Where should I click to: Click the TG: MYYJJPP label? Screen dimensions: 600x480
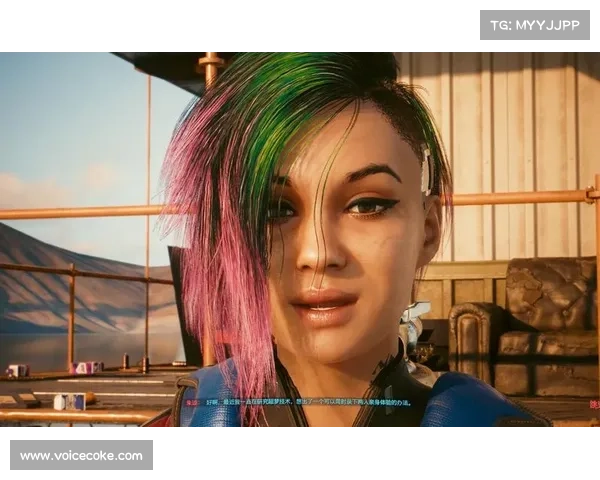pos(535,24)
